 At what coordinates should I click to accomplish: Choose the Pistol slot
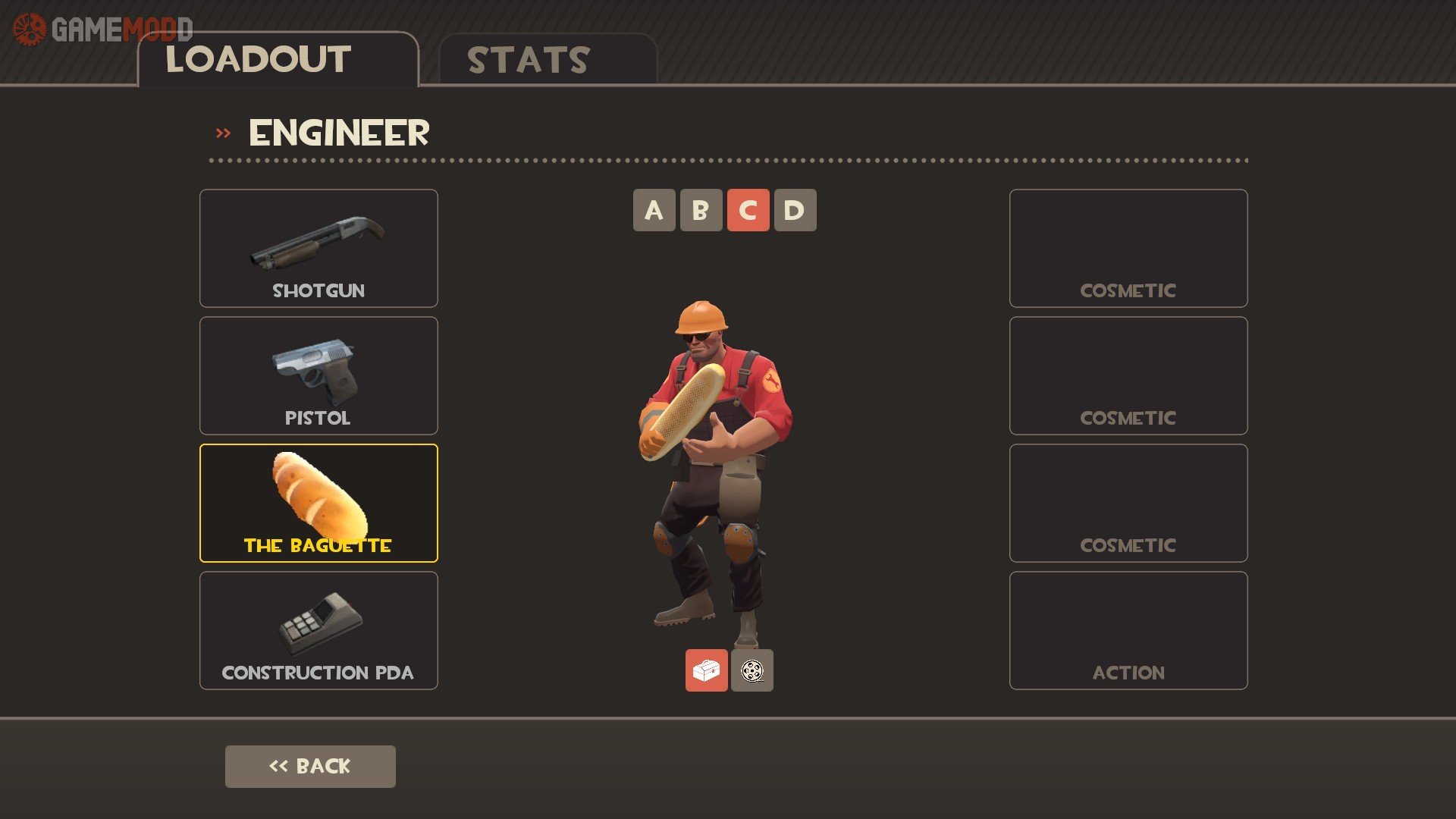point(318,375)
